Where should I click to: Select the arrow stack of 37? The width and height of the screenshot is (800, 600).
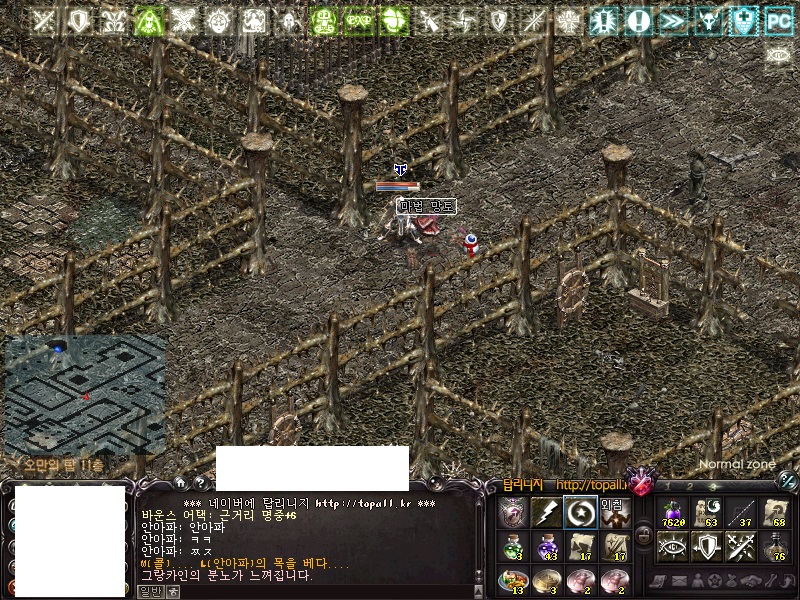pos(740,512)
